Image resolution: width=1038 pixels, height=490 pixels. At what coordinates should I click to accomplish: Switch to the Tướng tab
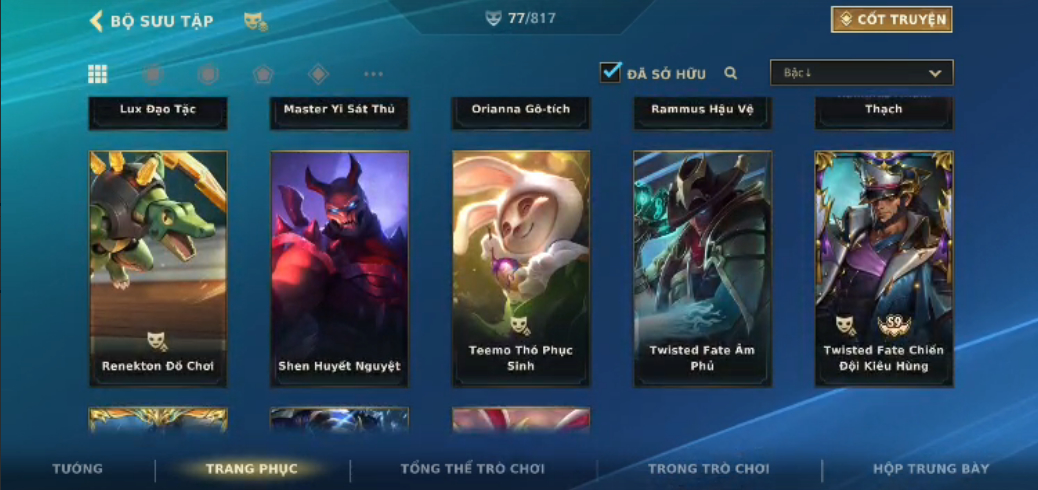[77, 469]
